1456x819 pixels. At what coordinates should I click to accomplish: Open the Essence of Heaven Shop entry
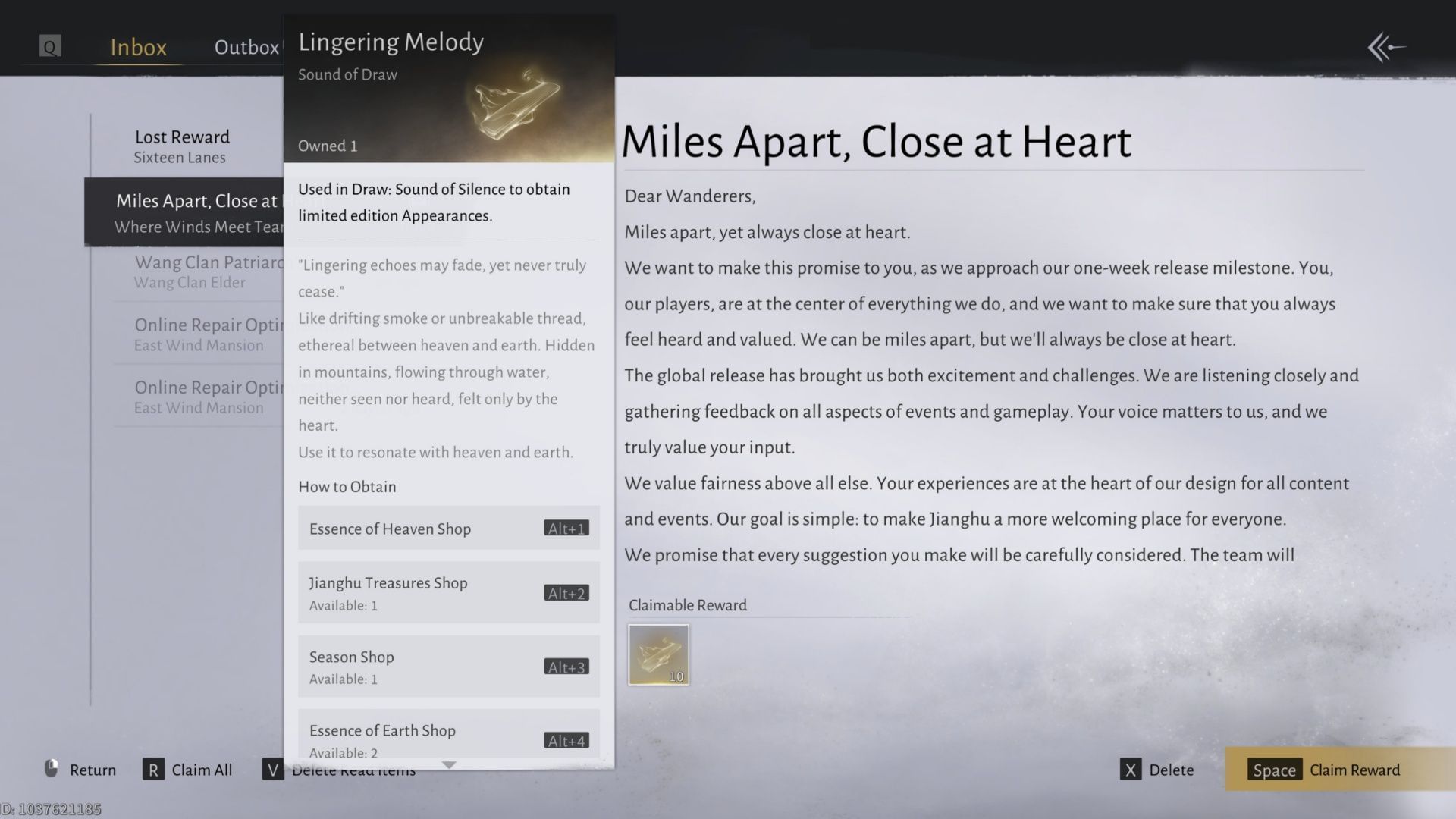448,529
